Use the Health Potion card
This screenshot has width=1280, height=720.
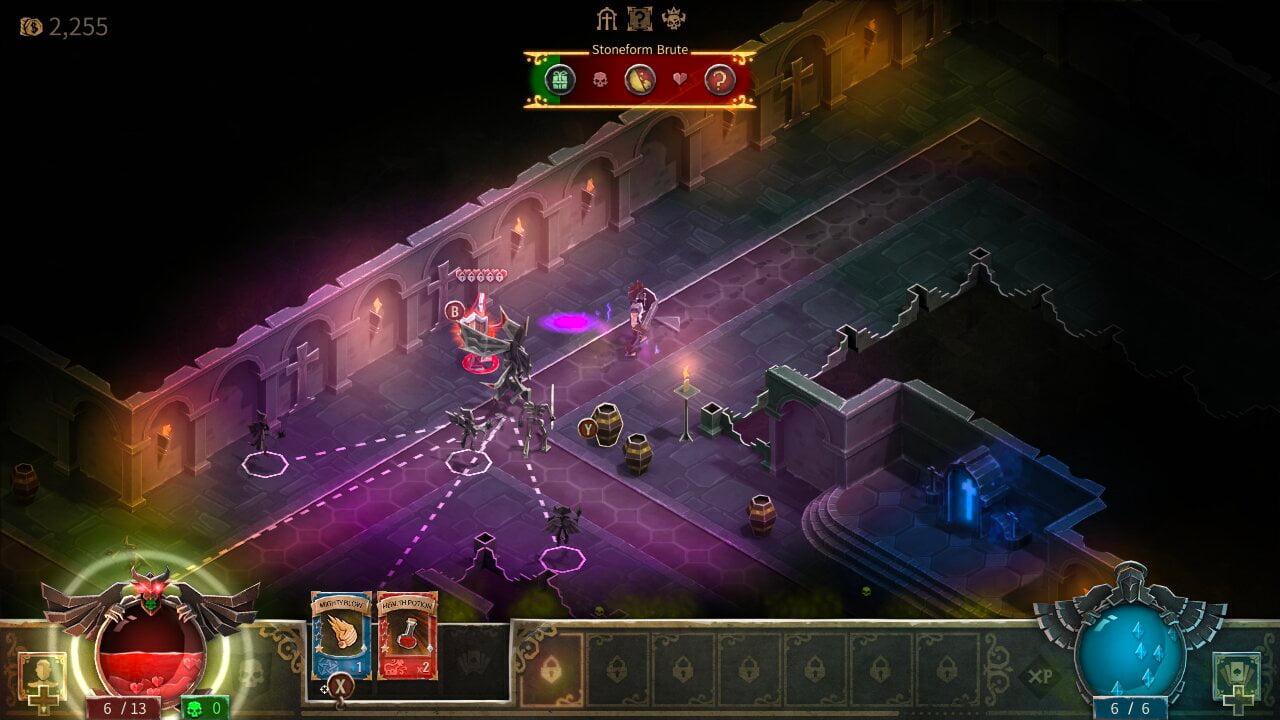407,634
